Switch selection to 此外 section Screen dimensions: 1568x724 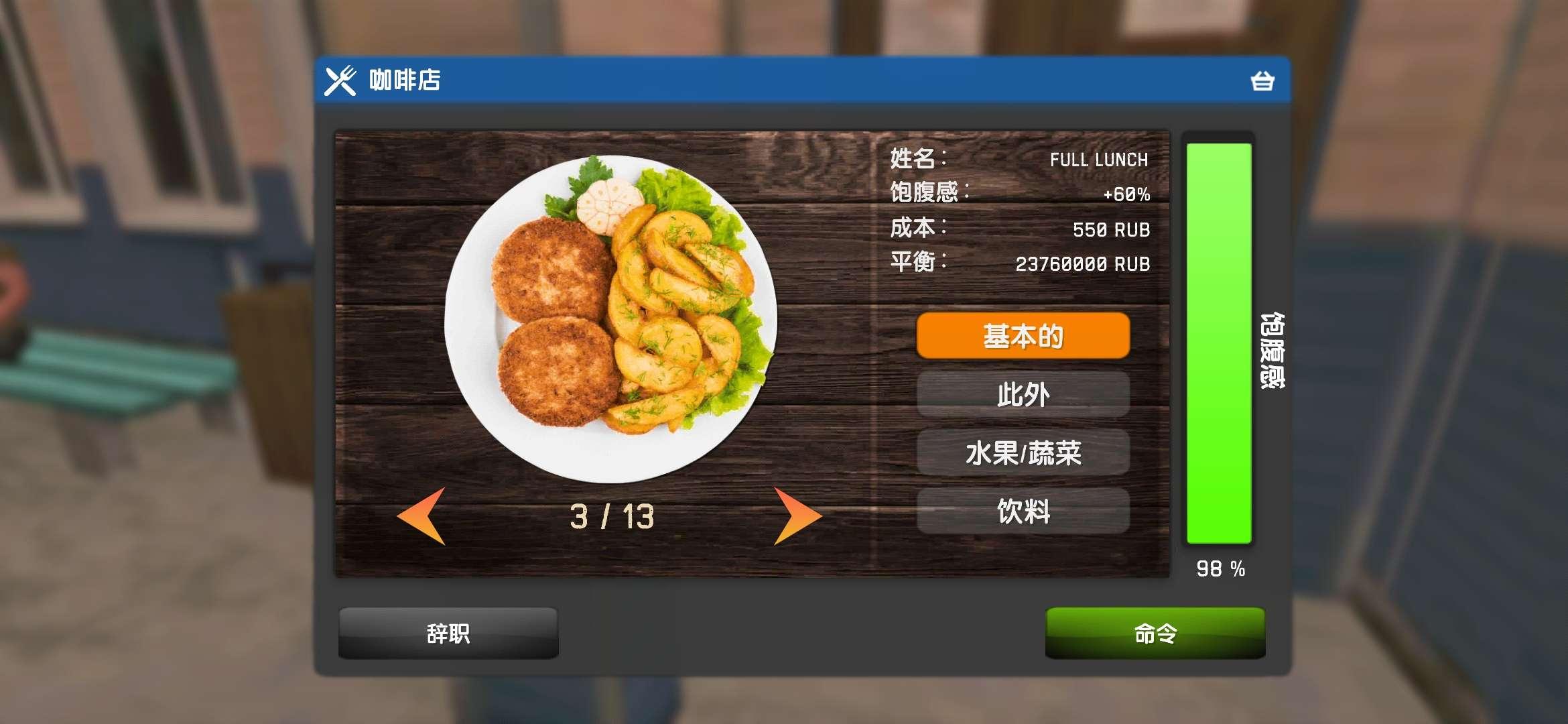coord(1023,395)
